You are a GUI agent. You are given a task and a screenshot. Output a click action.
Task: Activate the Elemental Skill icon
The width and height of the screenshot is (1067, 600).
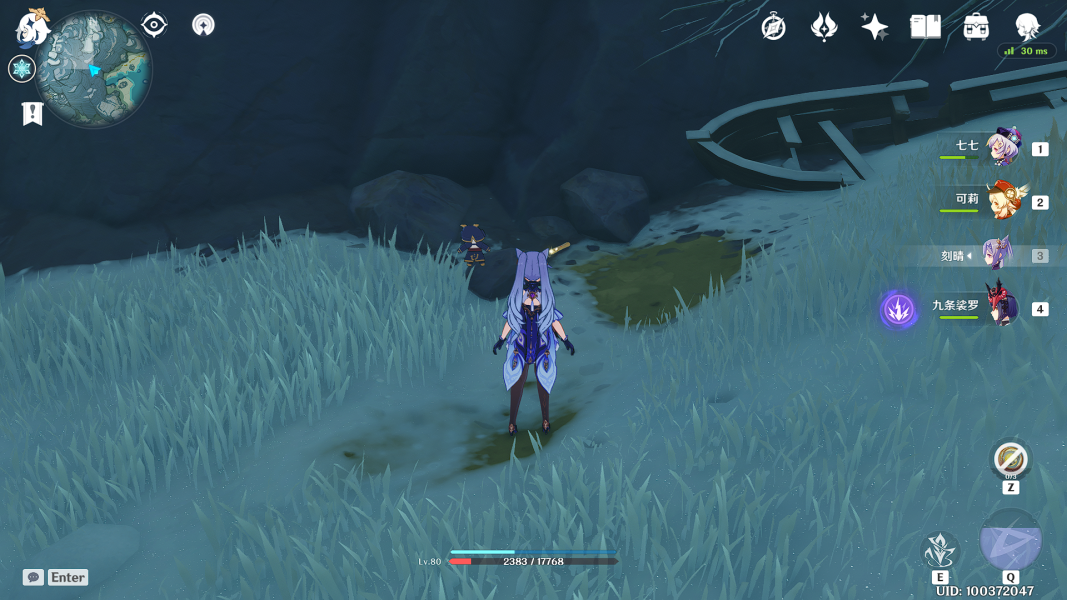(940, 550)
